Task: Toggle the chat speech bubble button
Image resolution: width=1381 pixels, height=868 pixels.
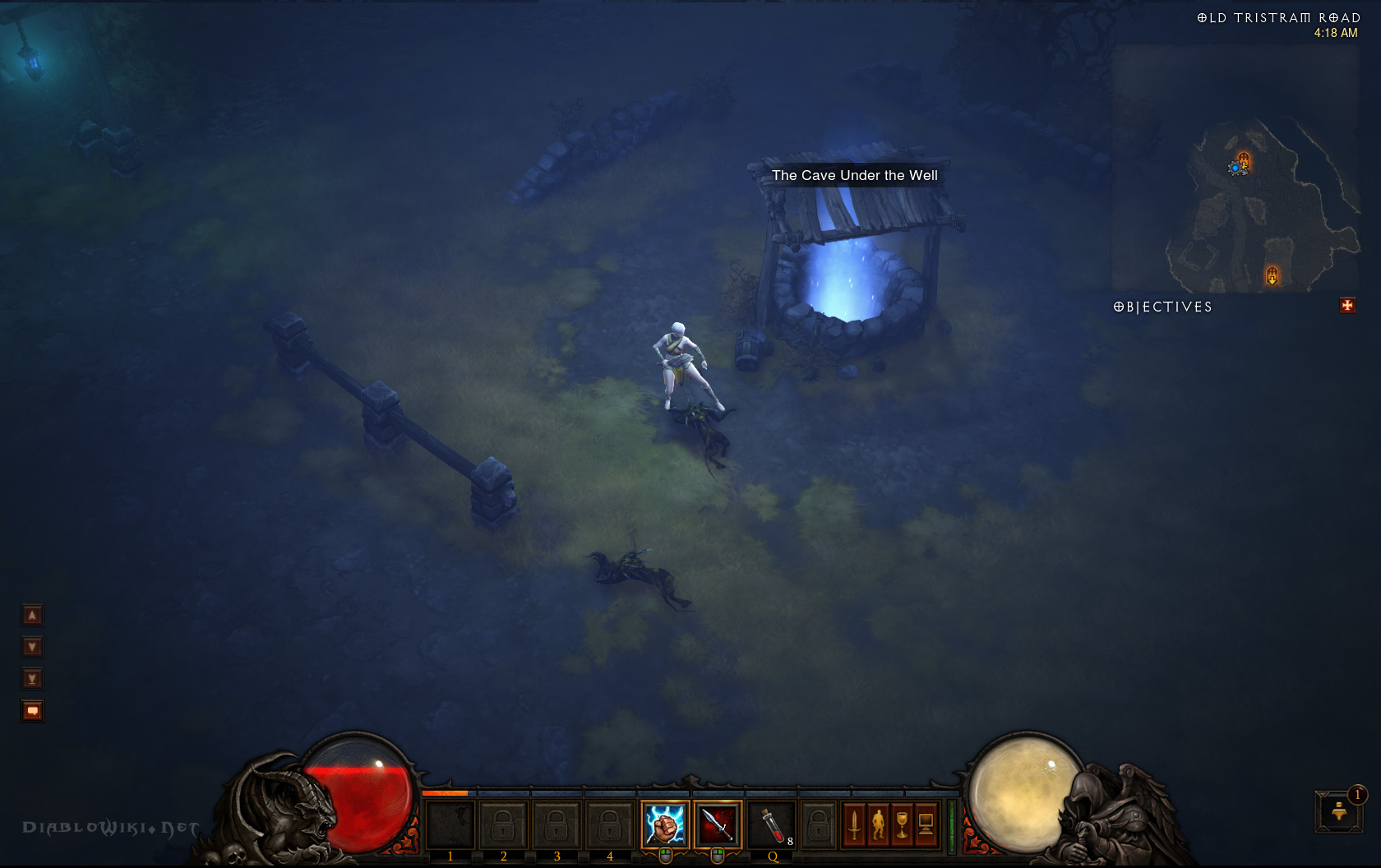Action: click(32, 711)
